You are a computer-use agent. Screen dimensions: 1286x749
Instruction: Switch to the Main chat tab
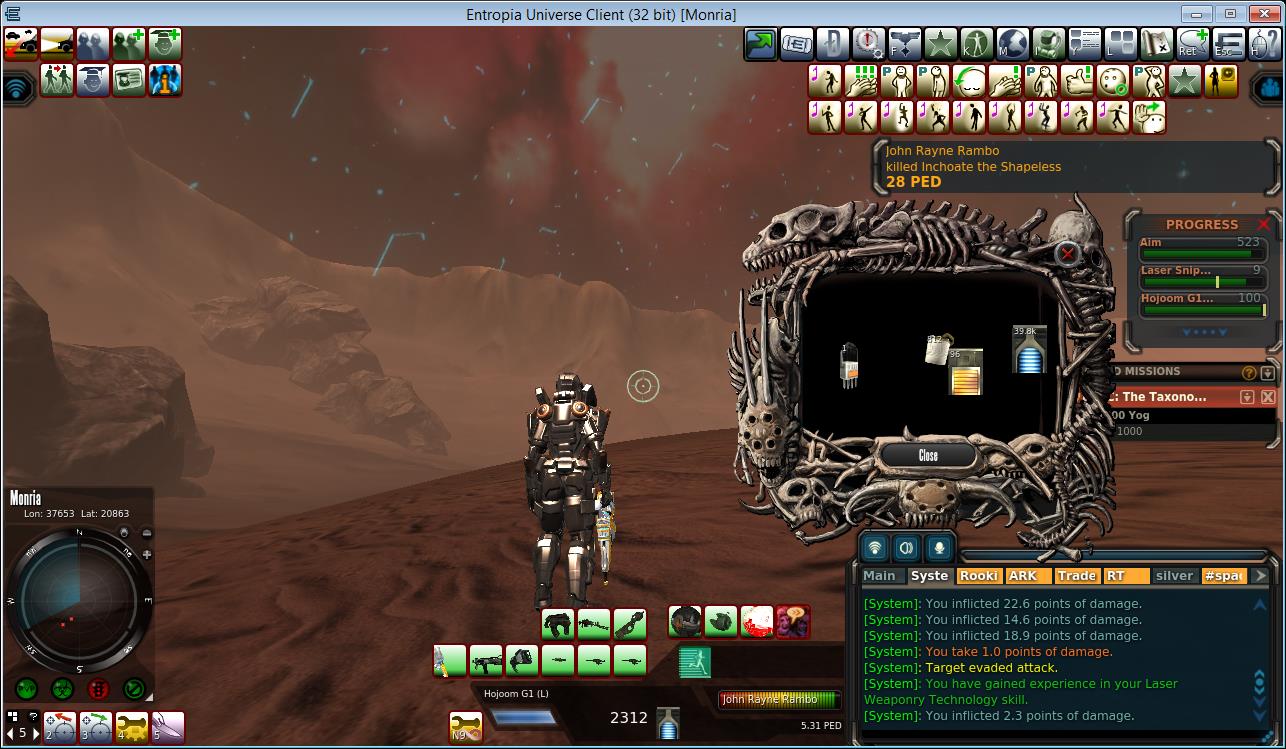click(x=879, y=576)
